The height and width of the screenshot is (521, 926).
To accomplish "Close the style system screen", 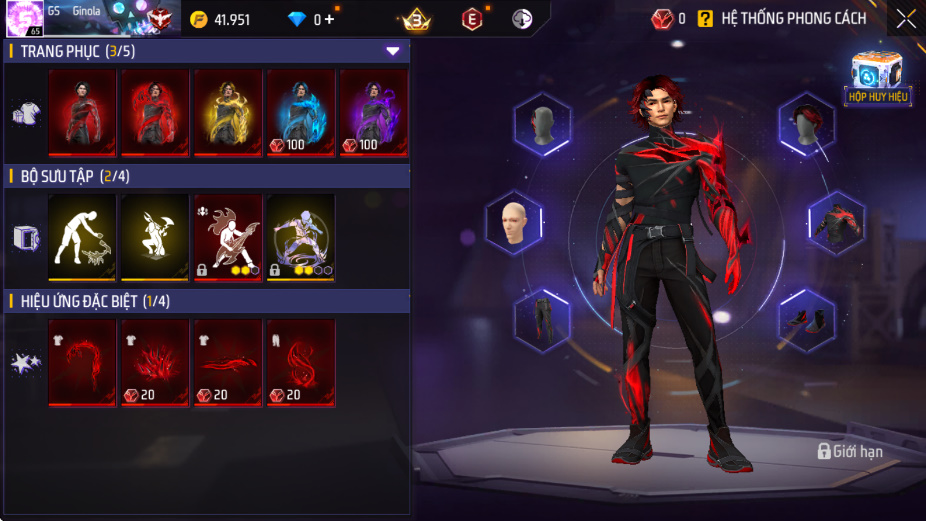I will 905,18.
